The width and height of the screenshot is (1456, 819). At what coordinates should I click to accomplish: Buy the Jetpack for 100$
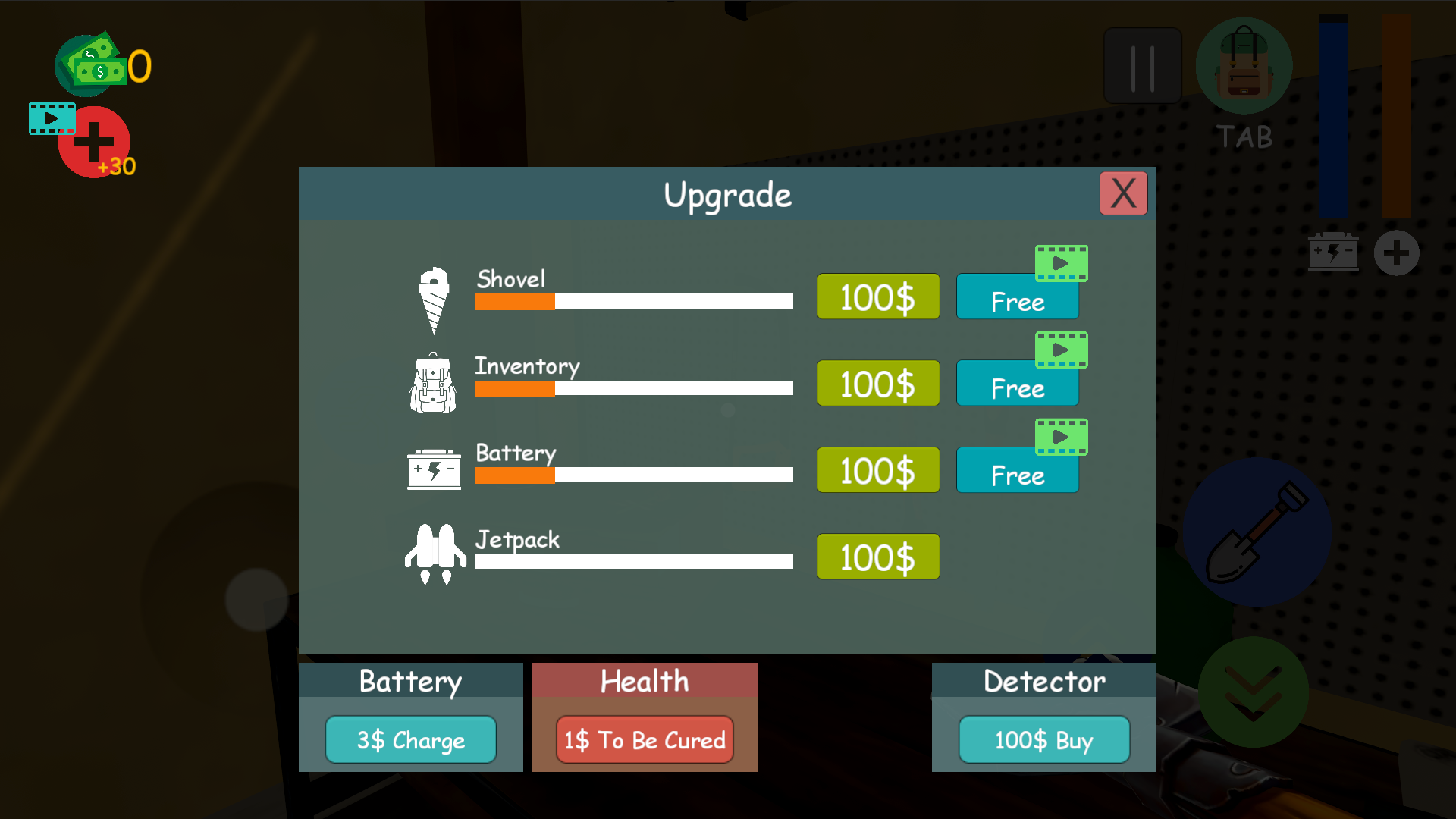(x=877, y=556)
